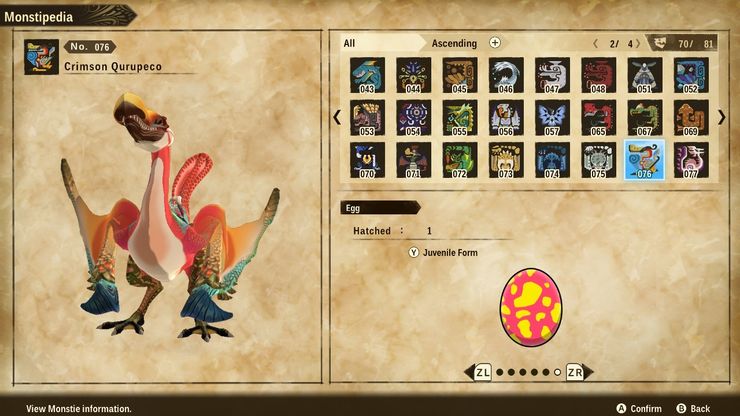The height and width of the screenshot is (416, 740).
Task: Choose Monstie tile number 077
Action: 691,160
